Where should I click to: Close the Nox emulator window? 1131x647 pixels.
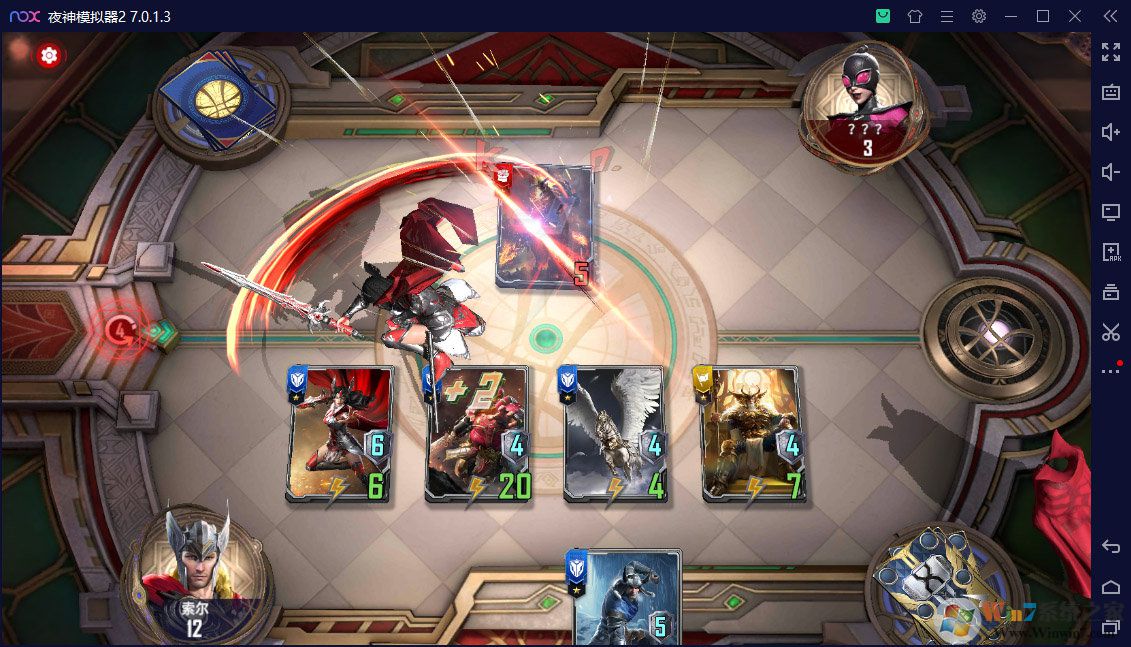(1075, 16)
